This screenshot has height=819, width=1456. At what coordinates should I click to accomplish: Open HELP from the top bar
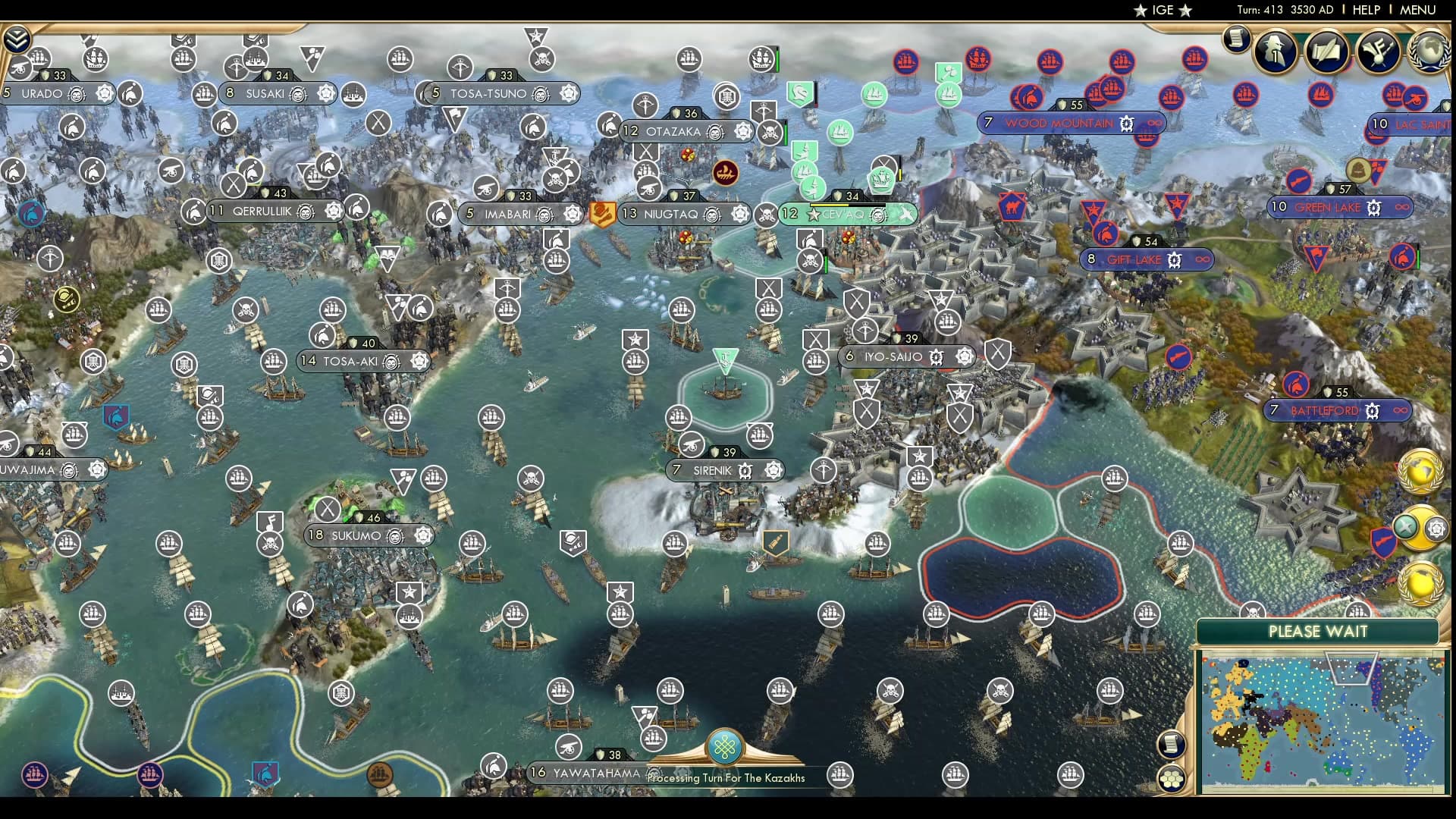pos(1364,10)
